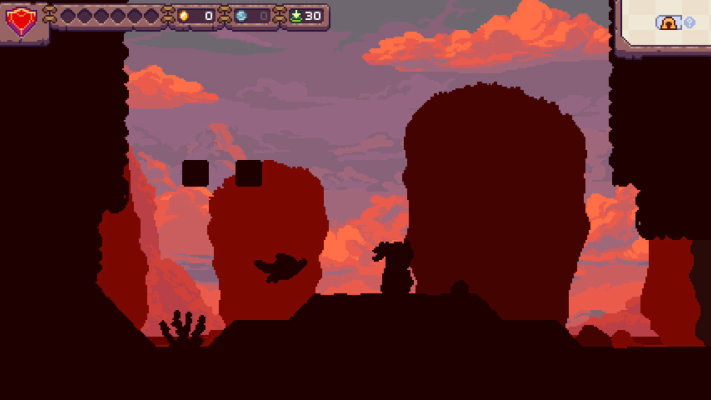The height and width of the screenshot is (400, 711).
Task: Select the golden archway marker on the minimap
Action: (x=667, y=22)
